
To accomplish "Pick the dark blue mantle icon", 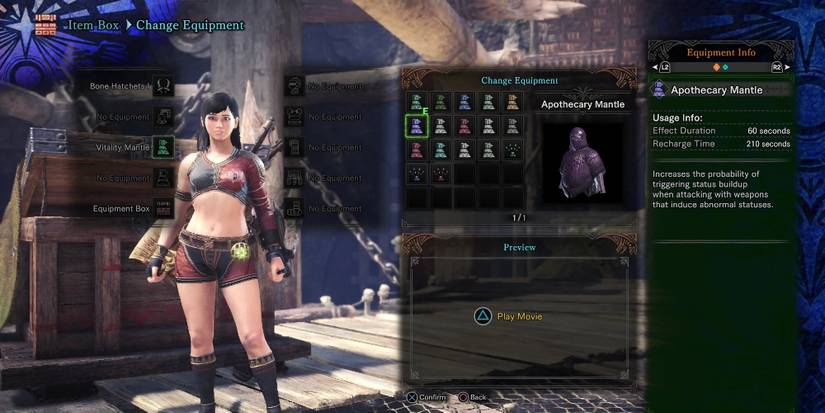I will [x=464, y=101].
